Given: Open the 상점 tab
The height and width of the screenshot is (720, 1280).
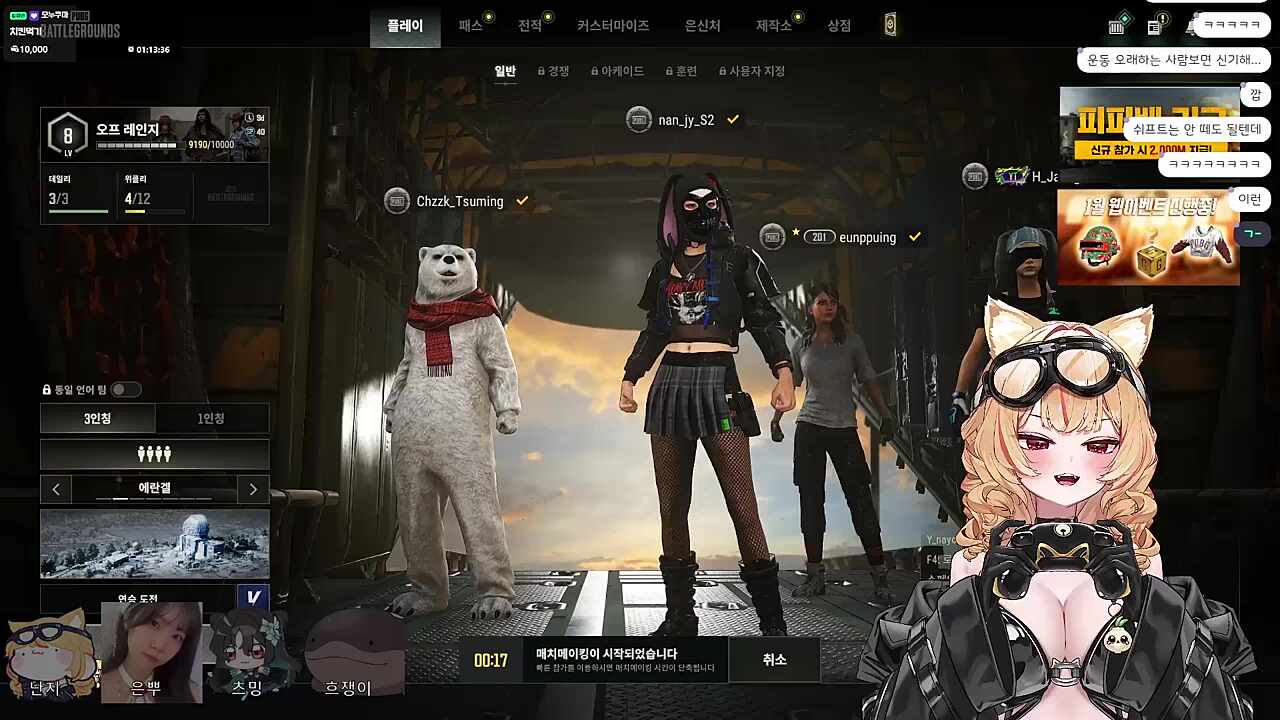Looking at the screenshot, I should click(x=839, y=26).
